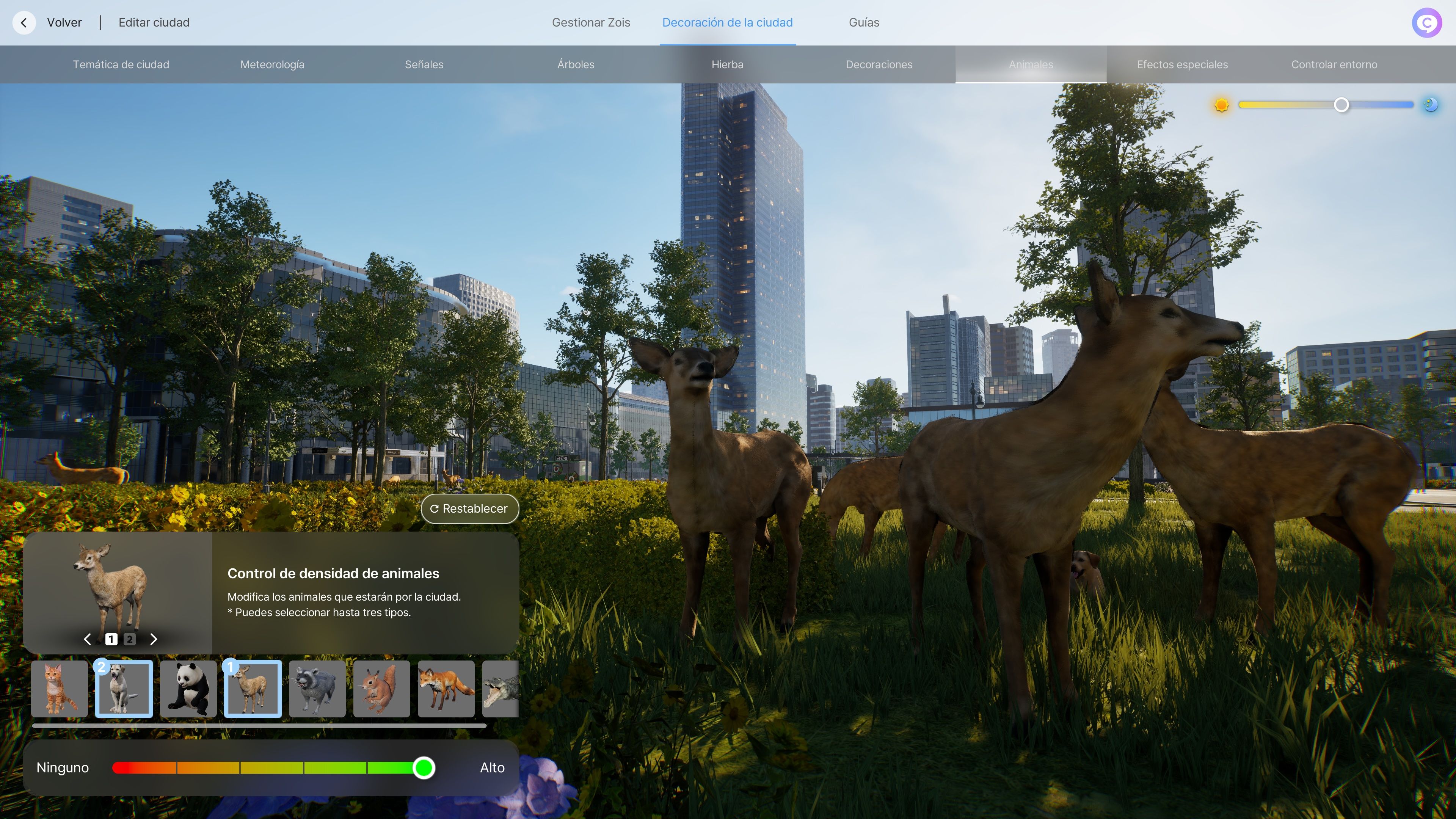Image resolution: width=1456 pixels, height=819 pixels.
Task: Open the Efectos especiales category
Action: click(1182, 64)
